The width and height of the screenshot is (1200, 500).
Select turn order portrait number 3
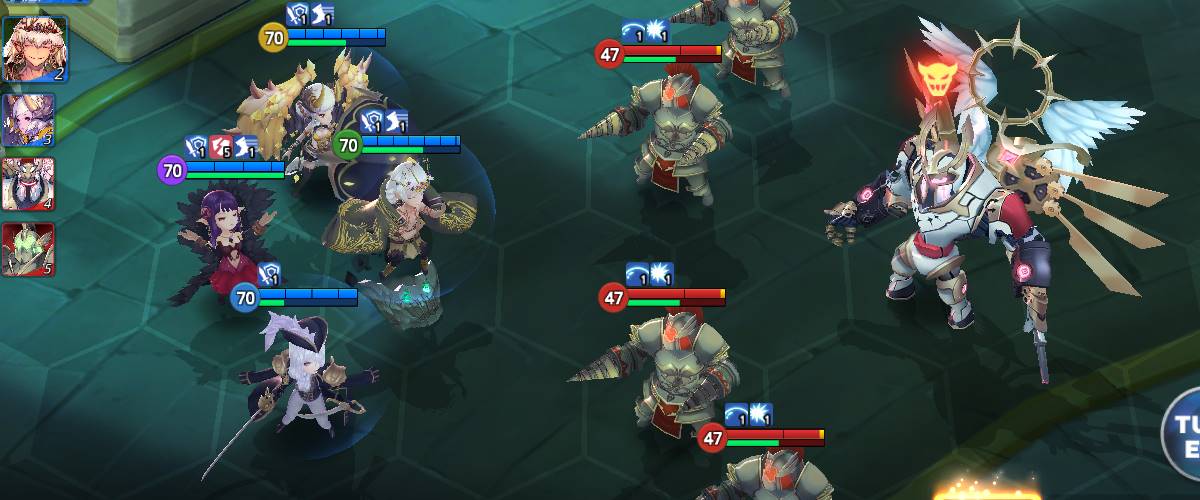29,121
